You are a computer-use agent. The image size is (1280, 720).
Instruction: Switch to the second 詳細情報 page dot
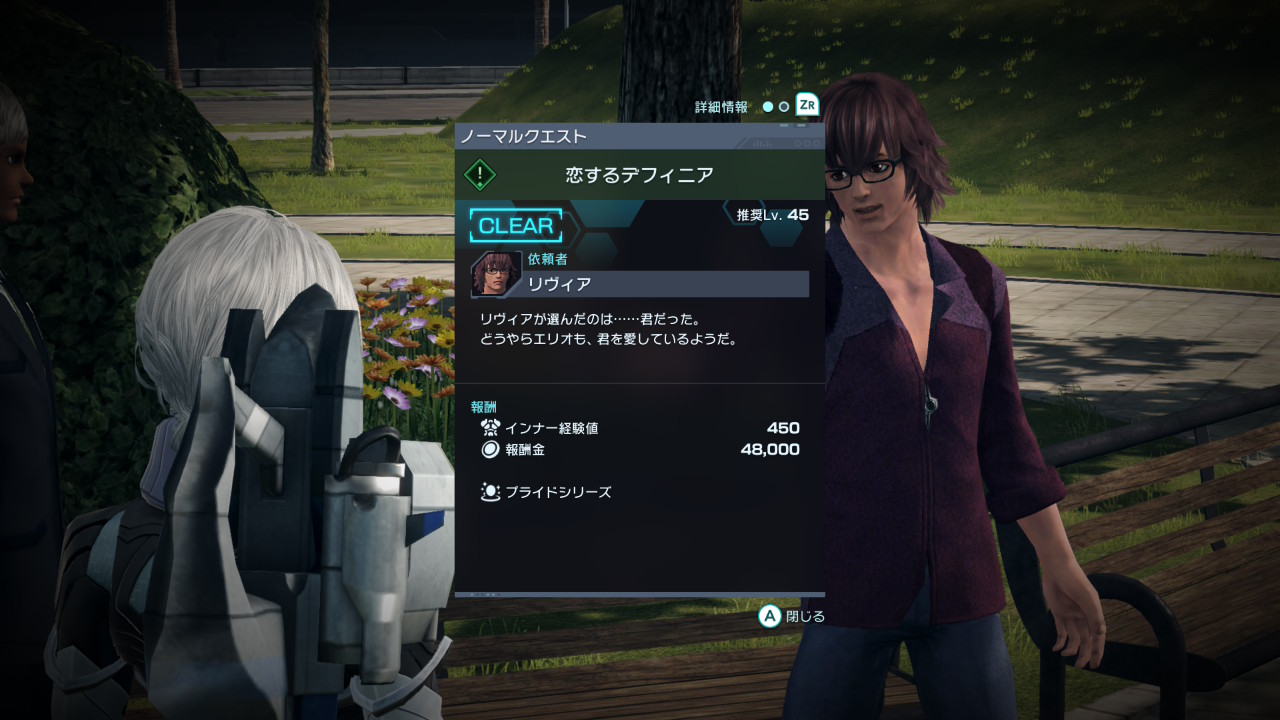[x=784, y=106]
